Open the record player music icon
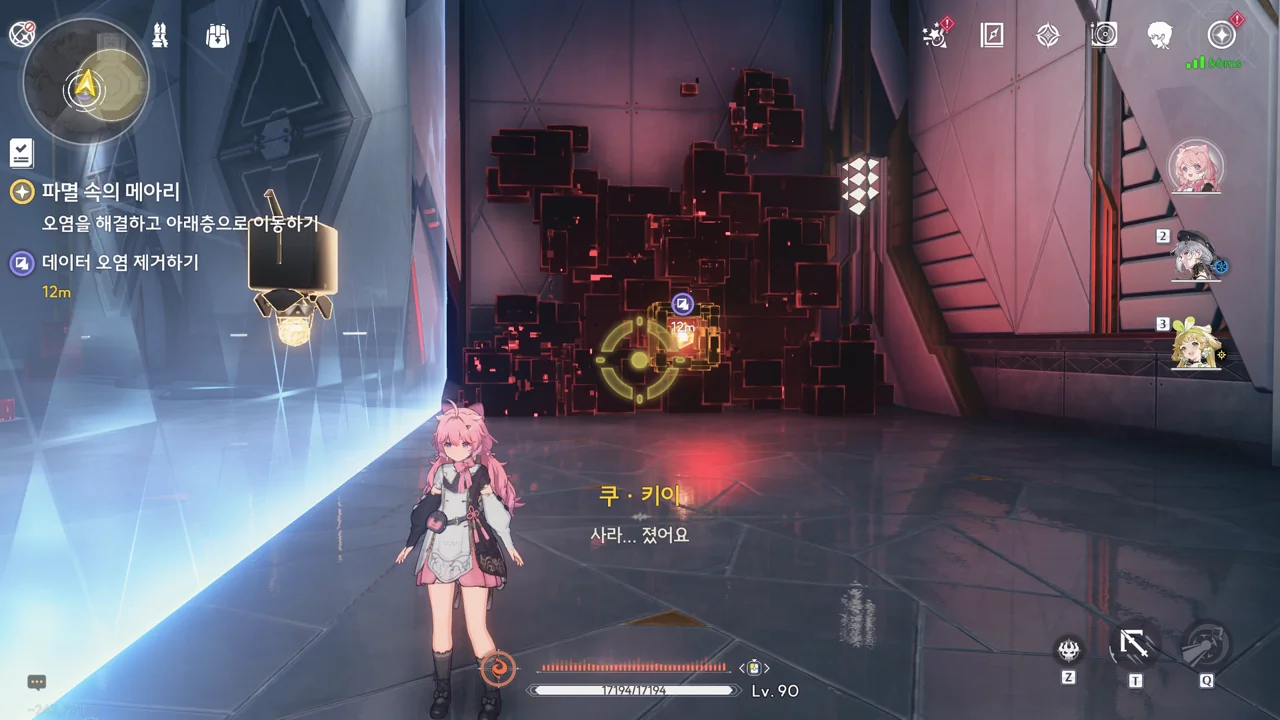 pos(1104,36)
